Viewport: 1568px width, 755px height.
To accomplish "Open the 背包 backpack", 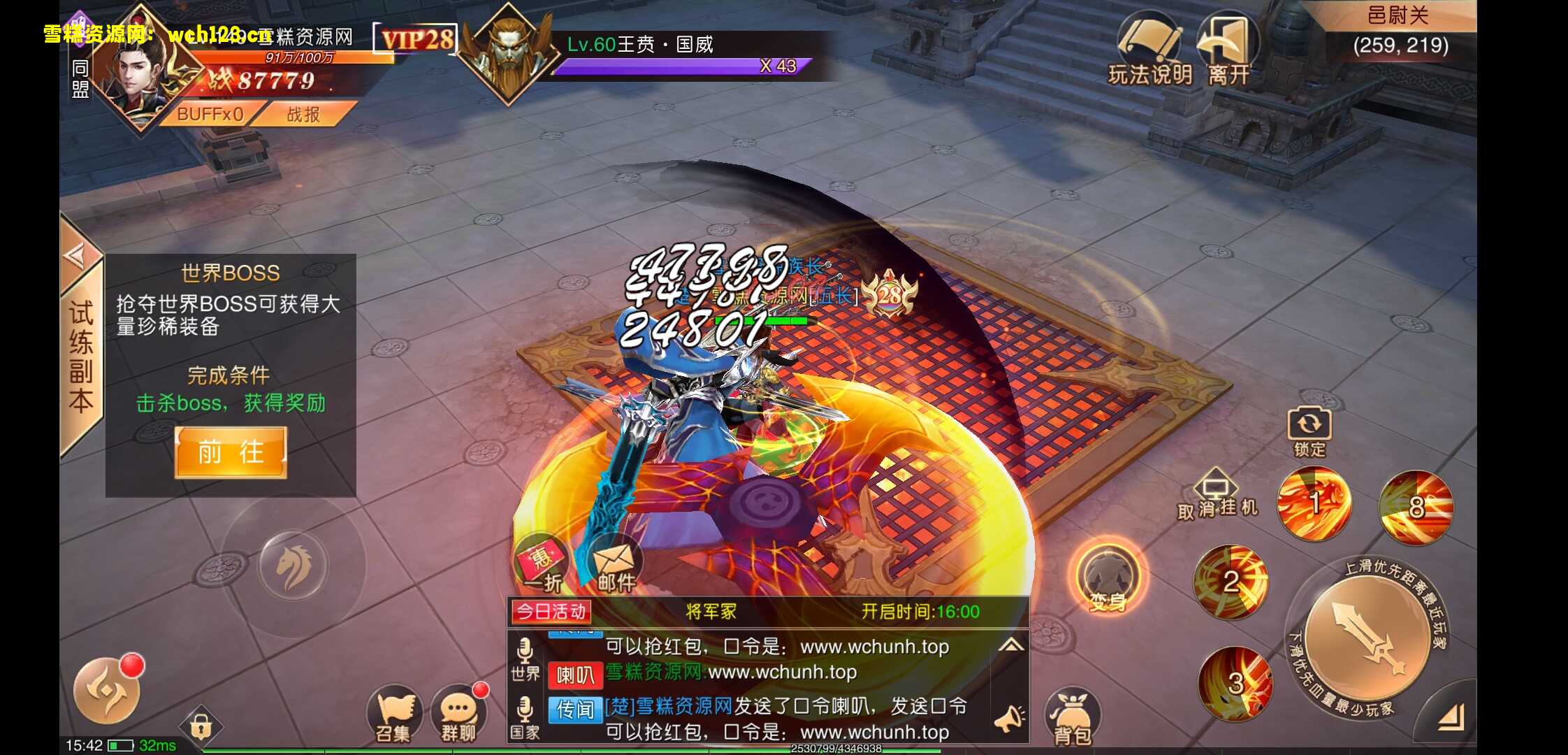I will (1074, 713).
